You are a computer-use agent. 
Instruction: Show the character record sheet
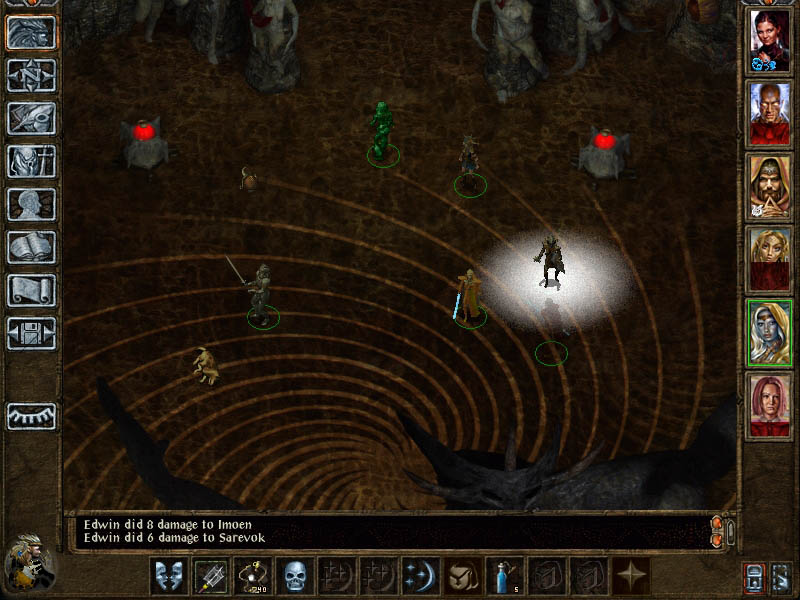(31, 205)
